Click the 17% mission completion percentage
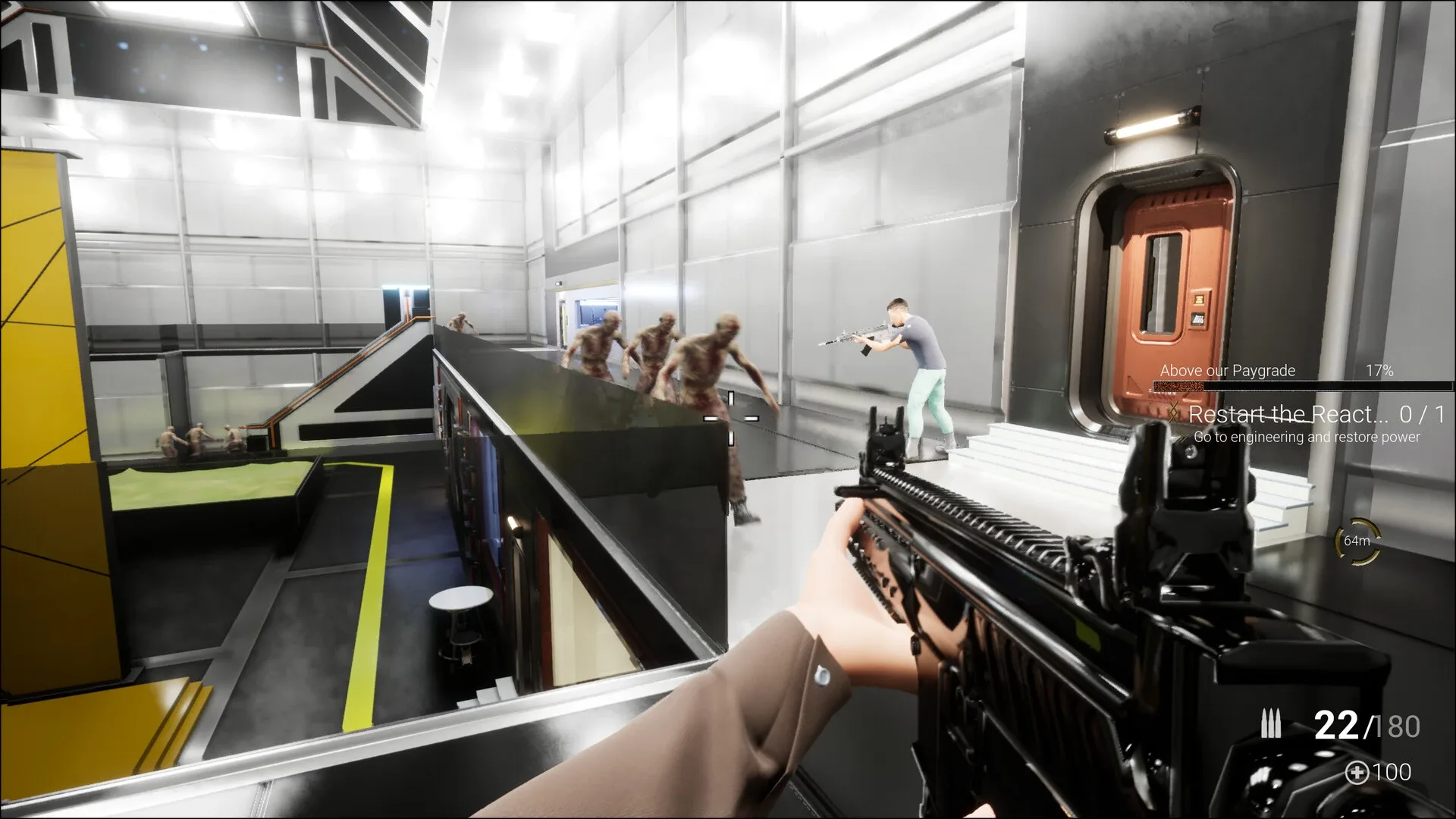The width and height of the screenshot is (1456, 819). pos(1379,371)
